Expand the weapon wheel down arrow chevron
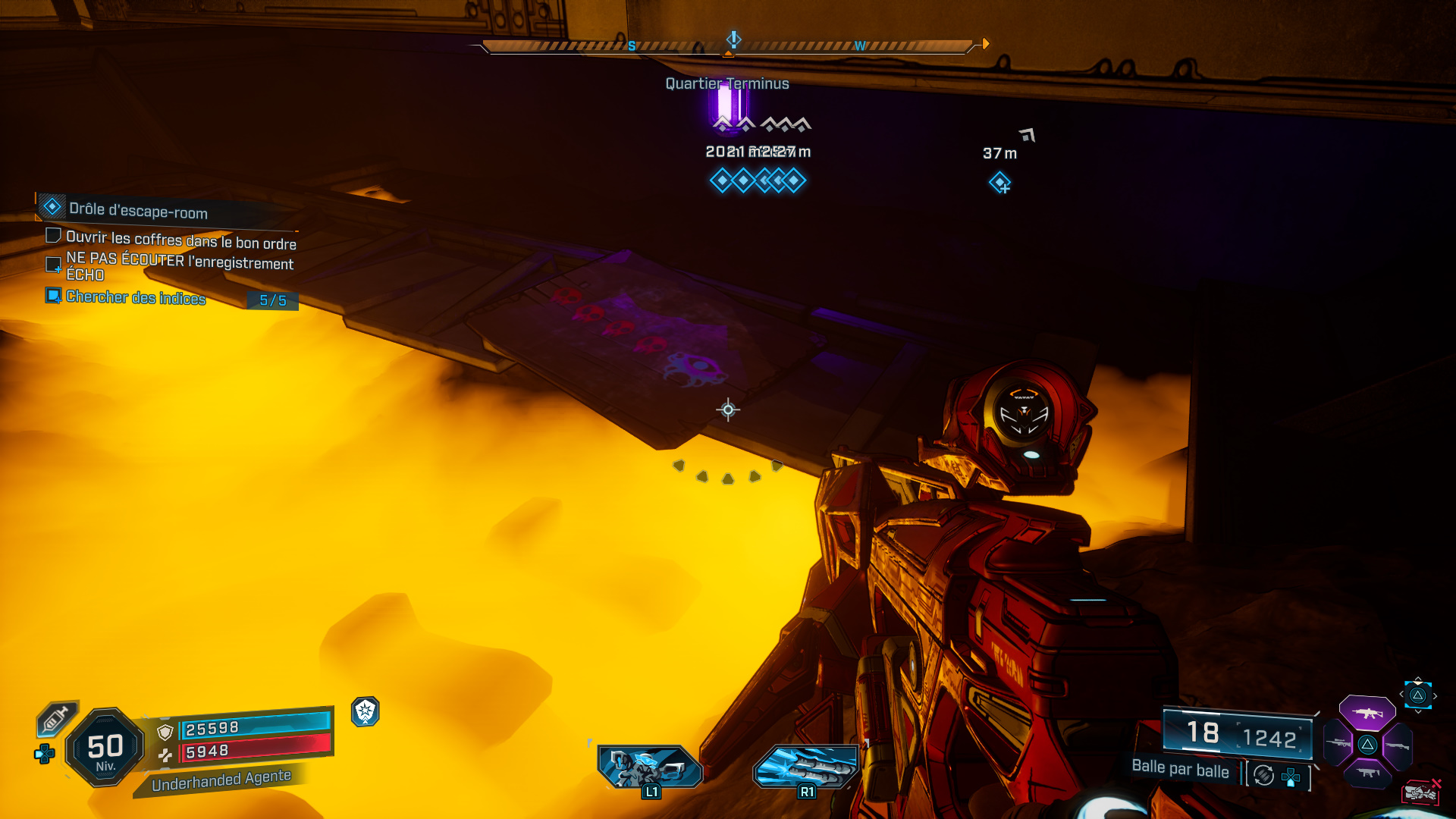The image size is (1456, 819). pyautogui.click(x=1417, y=711)
